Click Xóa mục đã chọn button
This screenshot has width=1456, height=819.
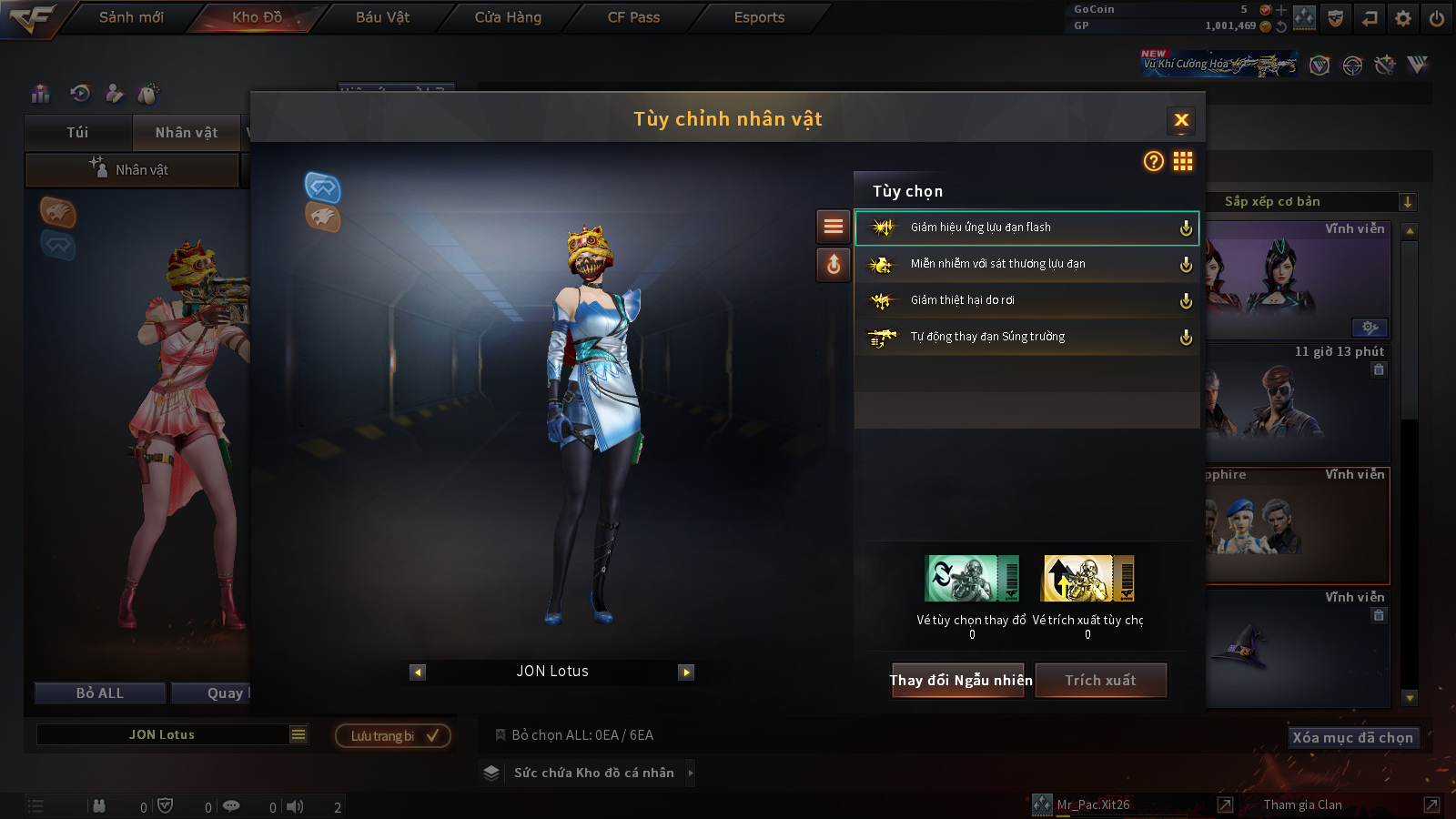pyautogui.click(x=1352, y=737)
